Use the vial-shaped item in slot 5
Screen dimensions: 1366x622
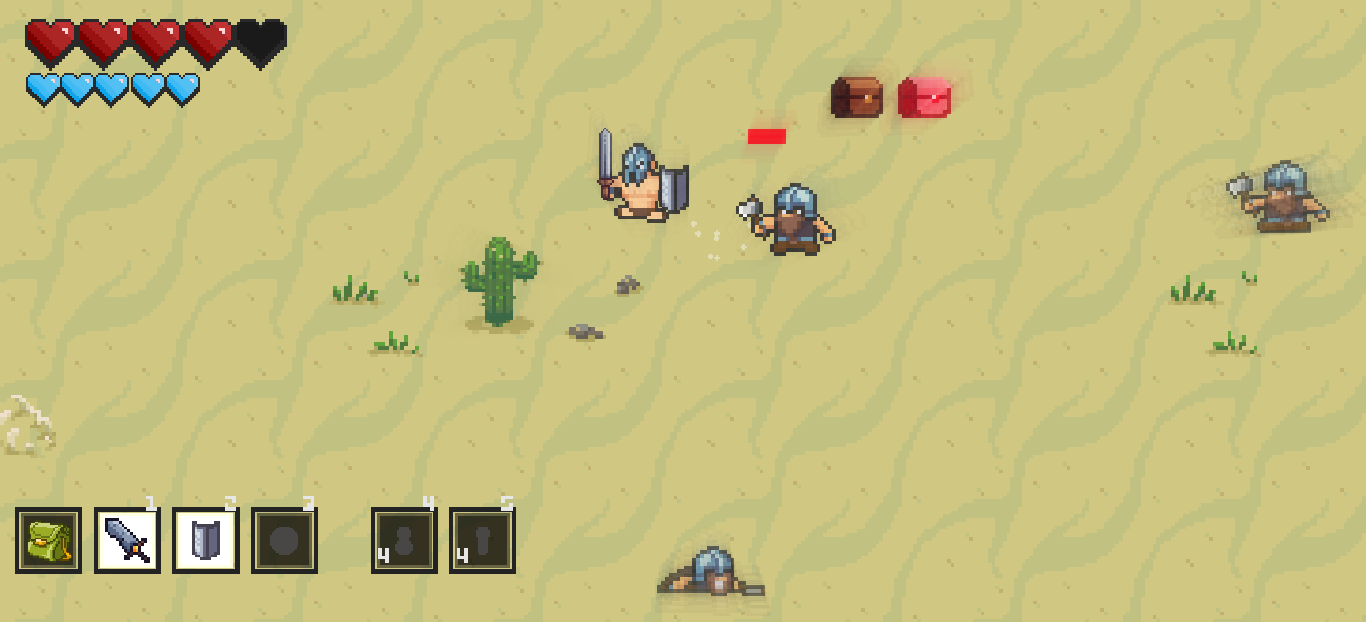(x=482, y=540)
